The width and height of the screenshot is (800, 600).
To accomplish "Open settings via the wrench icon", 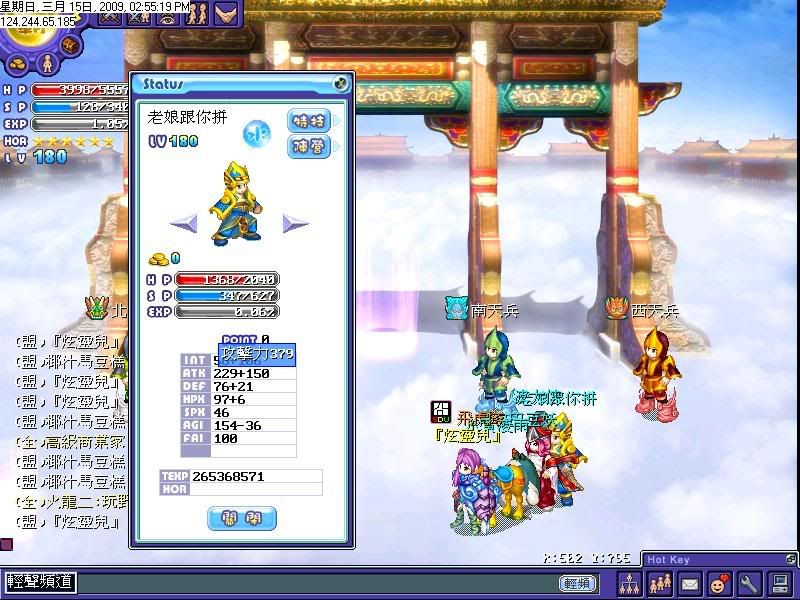I will [x=749, y=583].
